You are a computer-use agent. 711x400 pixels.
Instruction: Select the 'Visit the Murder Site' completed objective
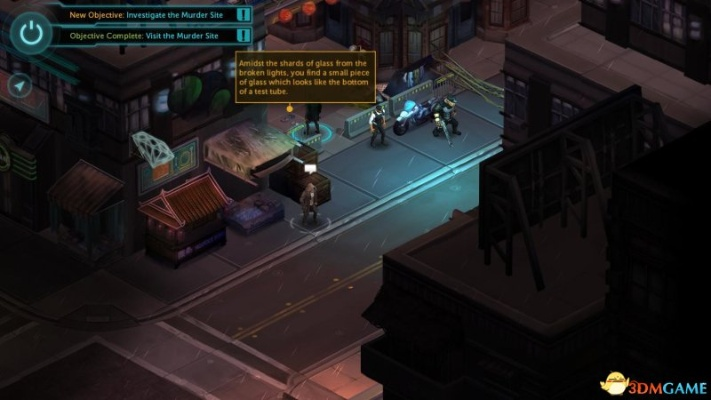click(148, 36)
